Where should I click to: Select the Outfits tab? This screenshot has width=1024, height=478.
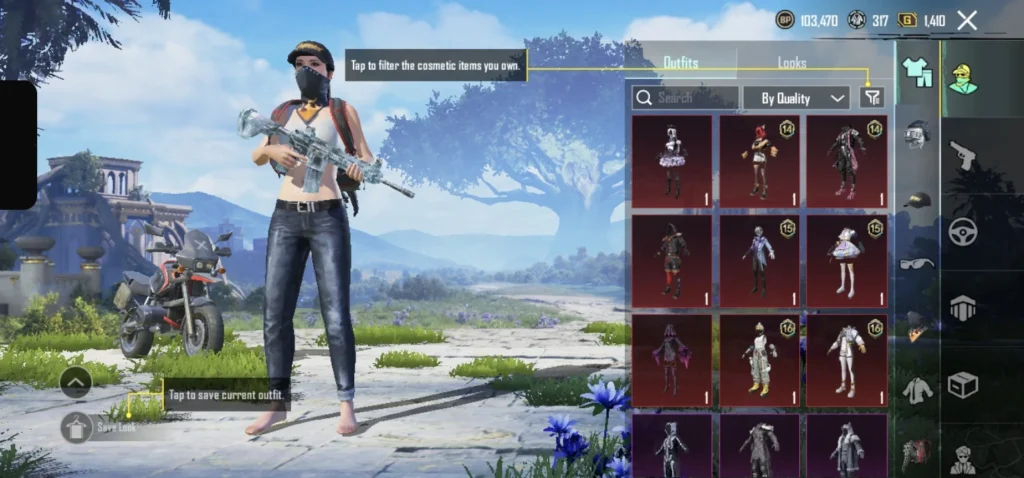681,63
